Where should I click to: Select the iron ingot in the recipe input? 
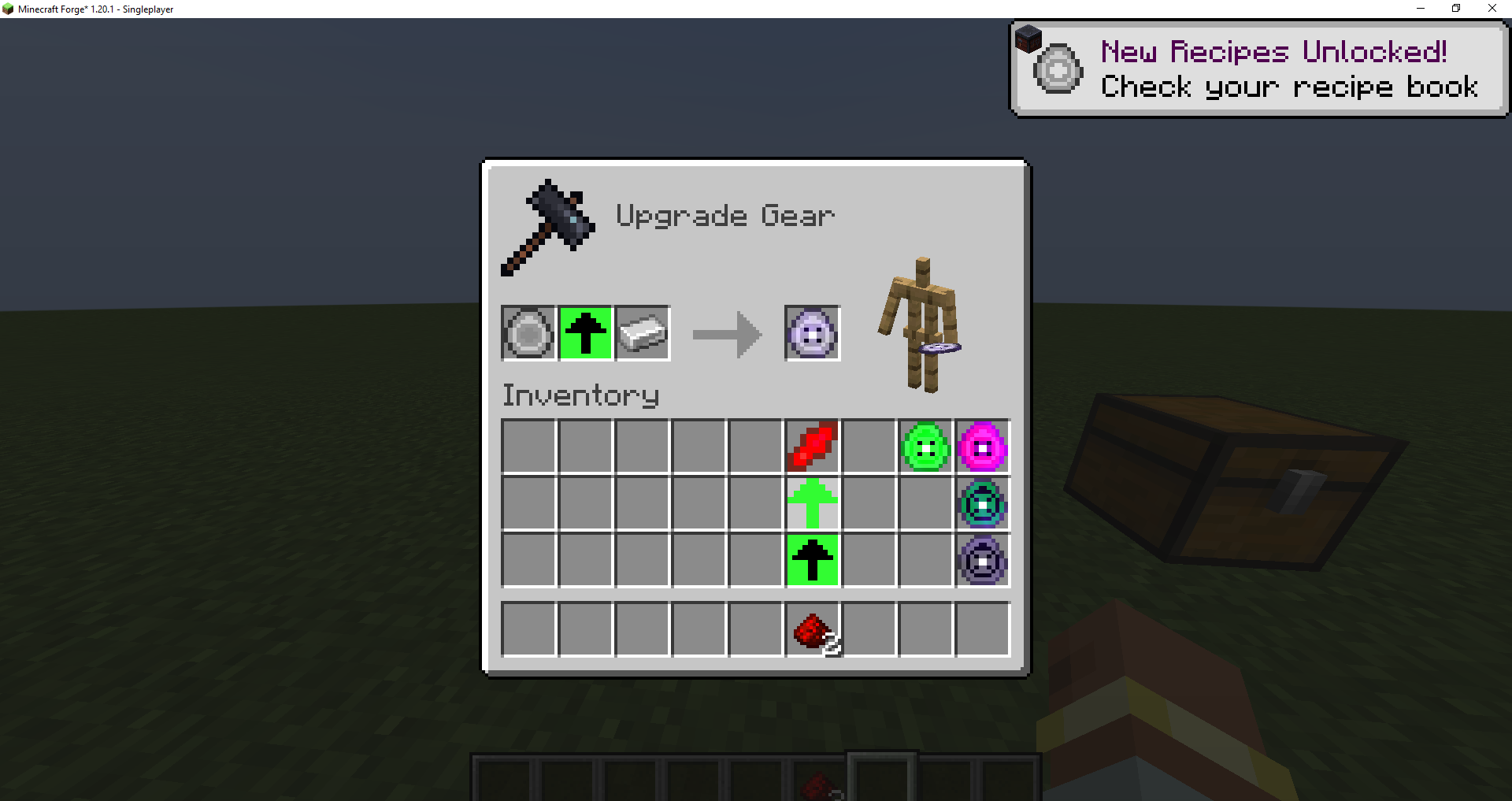(x=641, y=332)
